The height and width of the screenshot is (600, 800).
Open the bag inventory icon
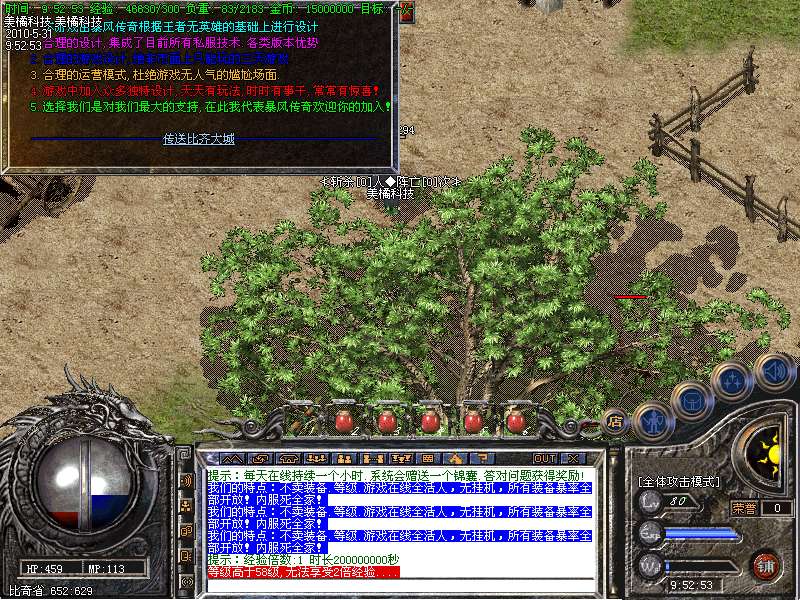coord(691,401)
